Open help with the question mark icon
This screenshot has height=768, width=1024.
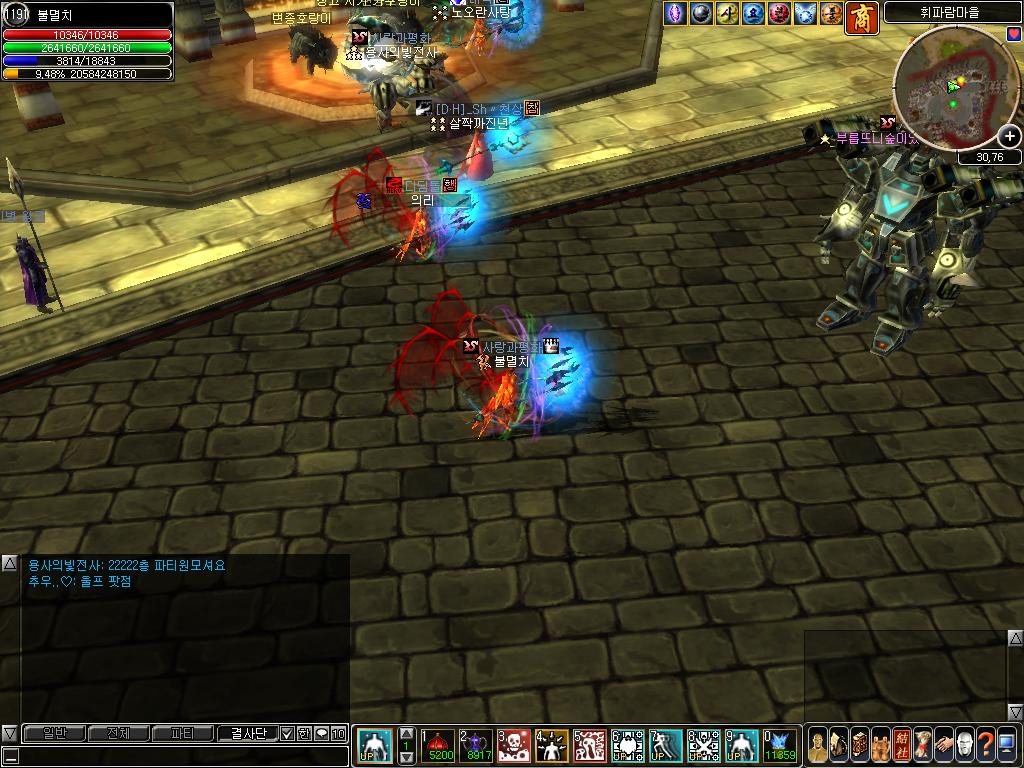click(x=985, y=746)
